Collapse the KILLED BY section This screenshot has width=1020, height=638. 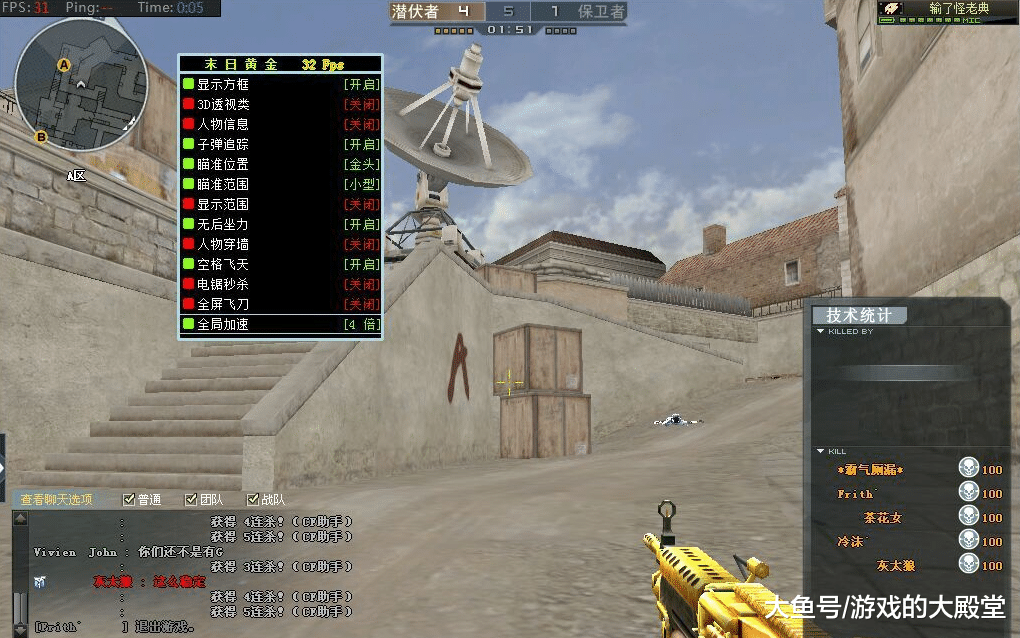[x=821, y=332]
